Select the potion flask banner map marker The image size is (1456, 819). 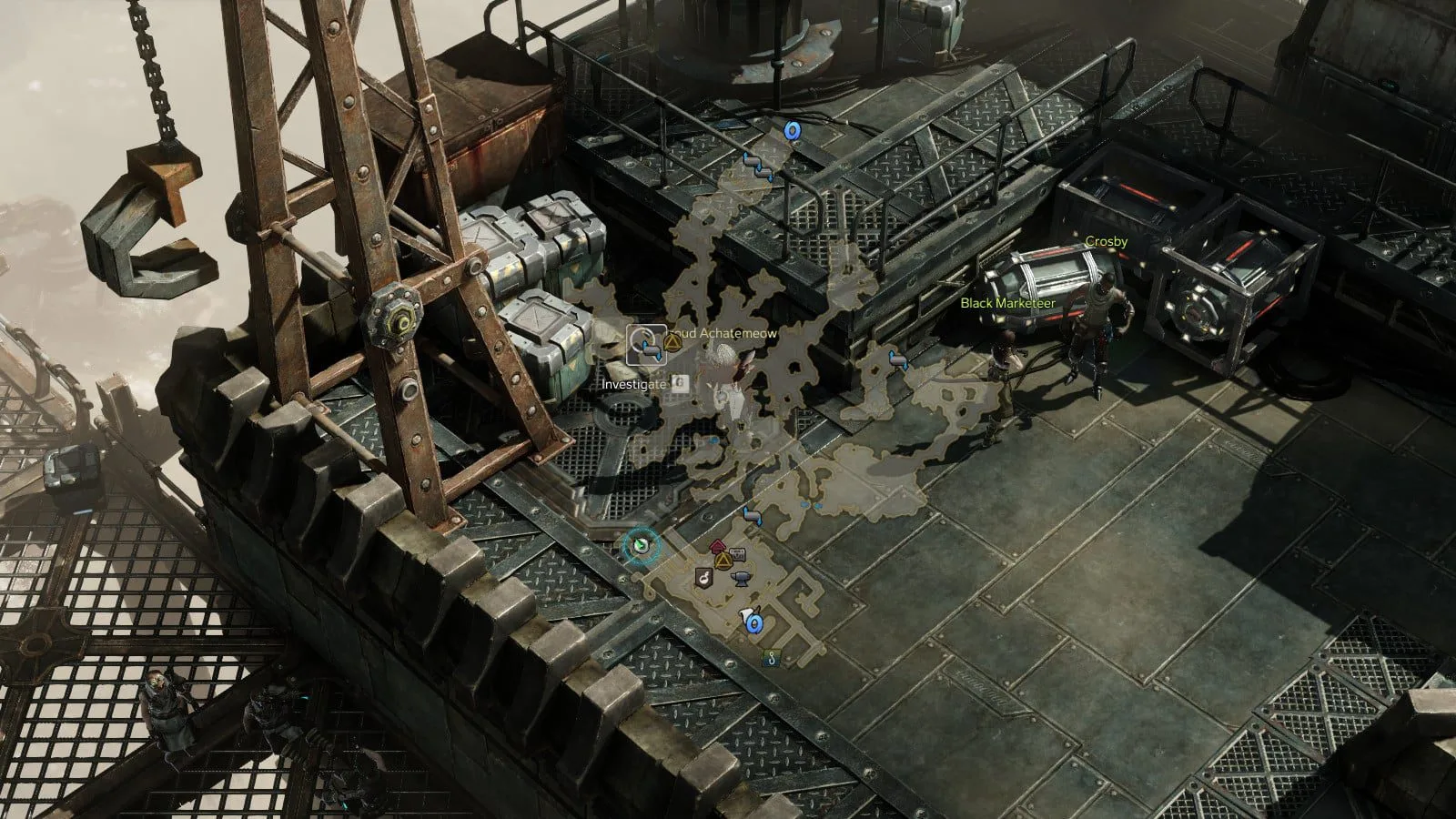(703, 577)
